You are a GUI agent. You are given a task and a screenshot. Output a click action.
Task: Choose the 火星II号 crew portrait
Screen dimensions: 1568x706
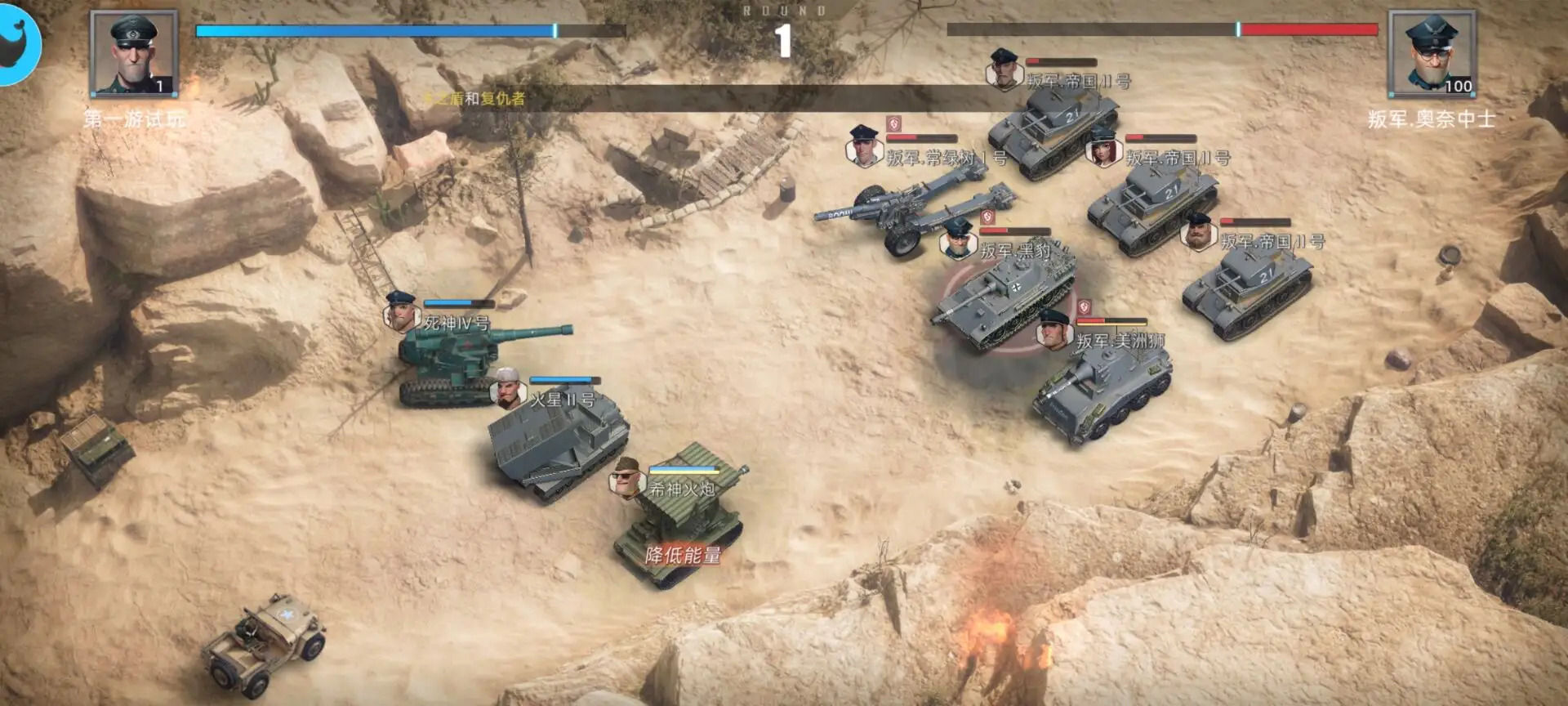507,388
